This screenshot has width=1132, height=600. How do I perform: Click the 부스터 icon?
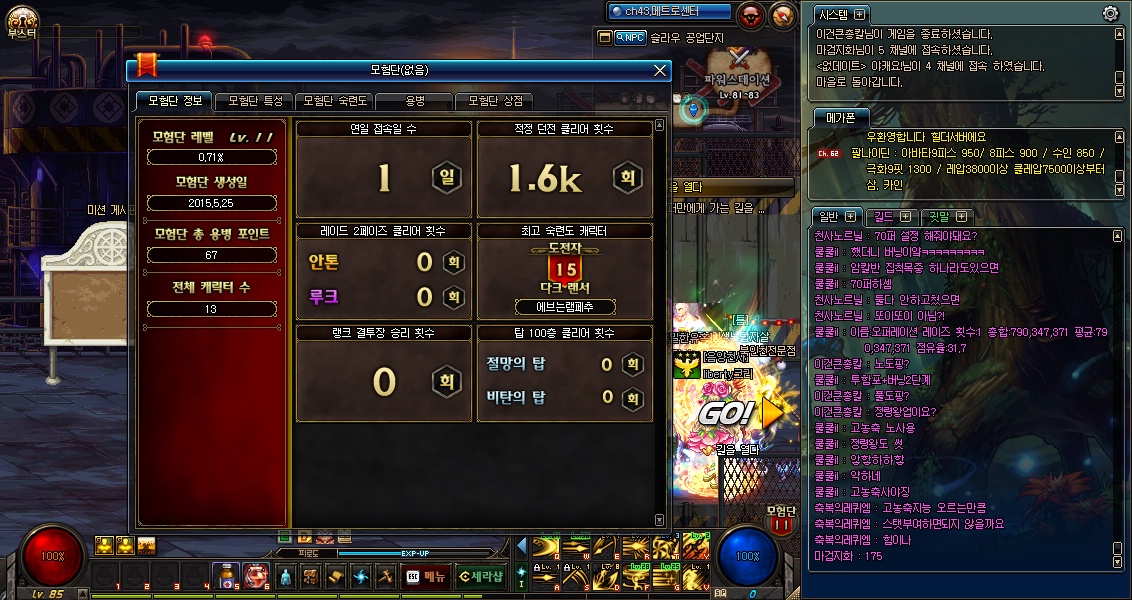[20, 21]
